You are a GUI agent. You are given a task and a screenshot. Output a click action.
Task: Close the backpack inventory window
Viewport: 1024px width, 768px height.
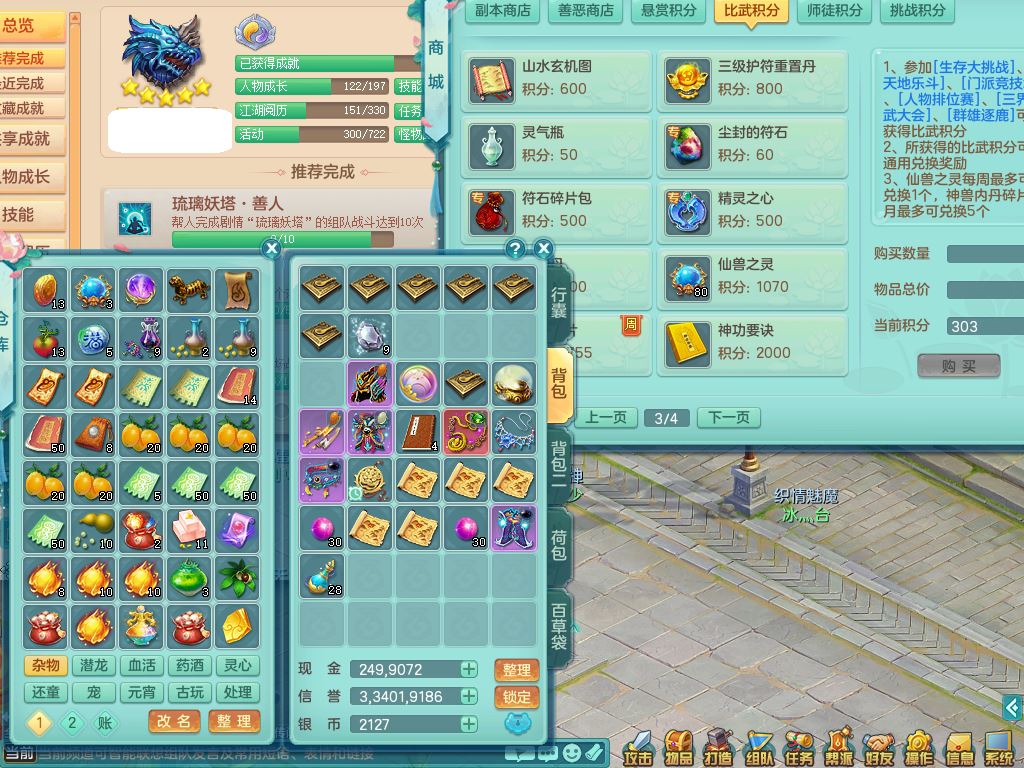[543, 249]
